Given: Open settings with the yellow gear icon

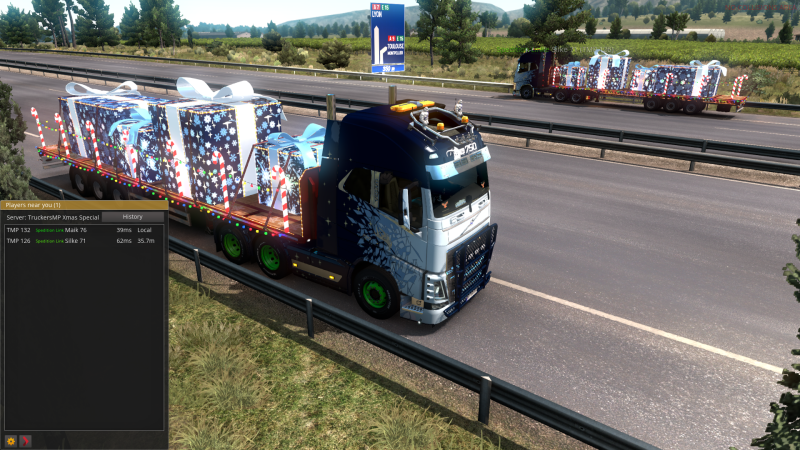Looking at the screenshot, I should 11,440.
